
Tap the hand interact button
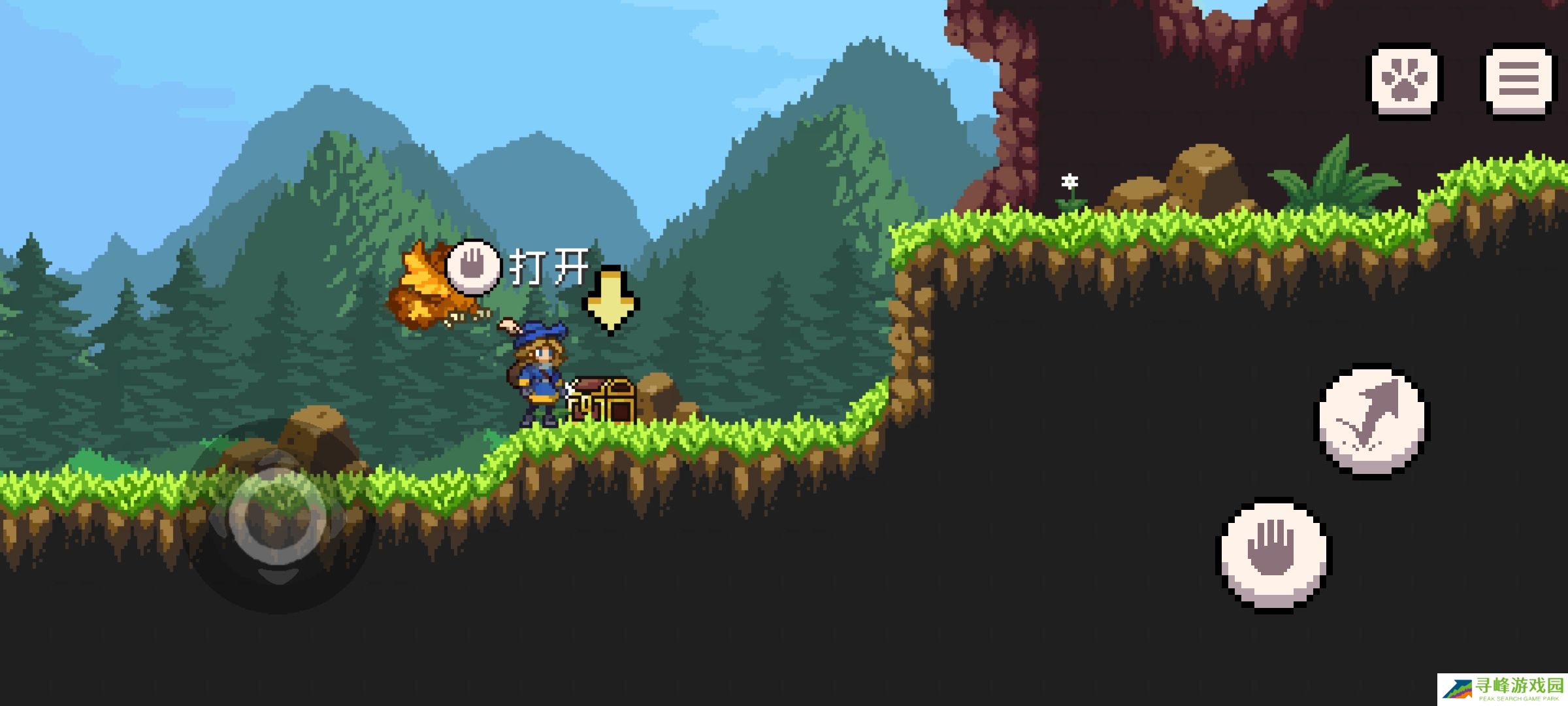click(1273, 554)
